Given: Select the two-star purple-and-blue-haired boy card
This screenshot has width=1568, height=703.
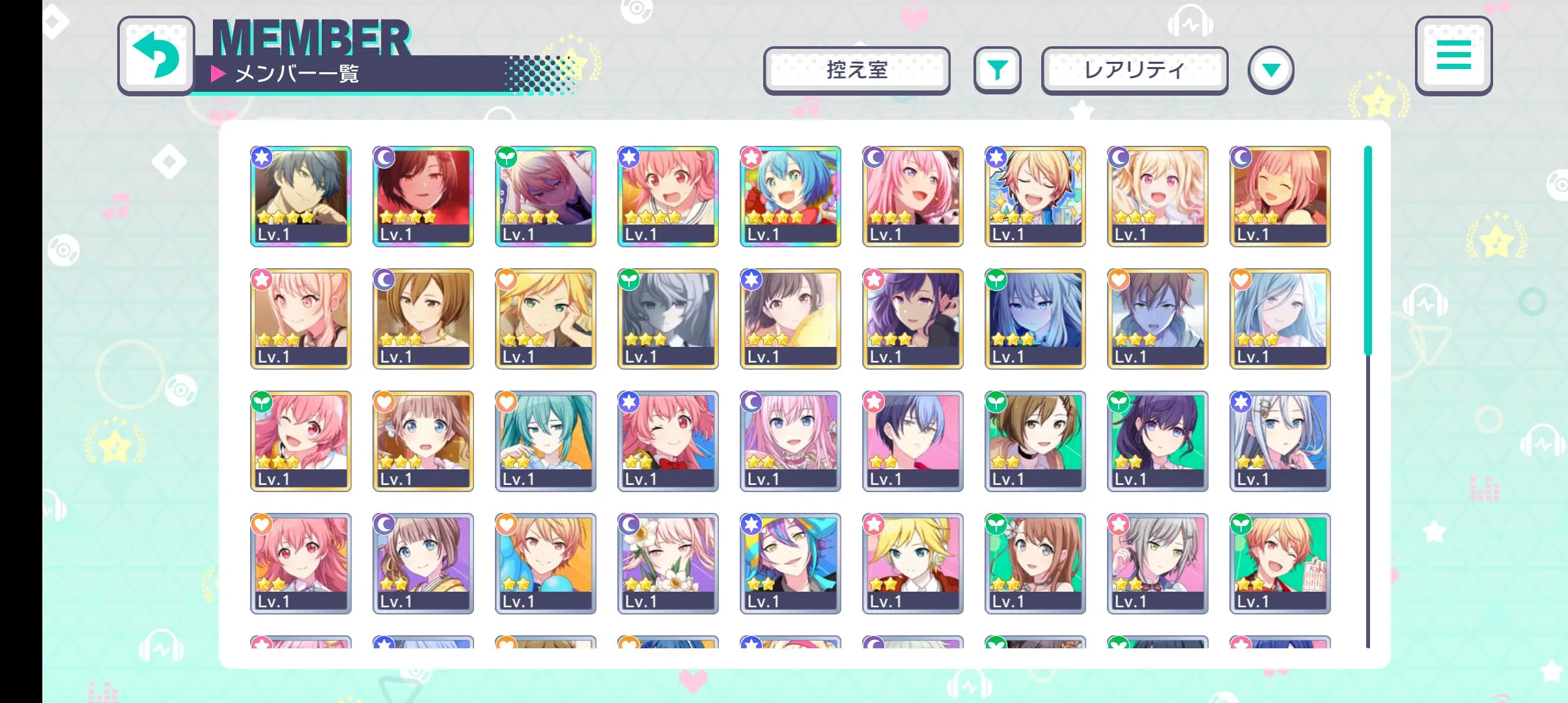Looking at the screenshot, I should click(791, 564).
